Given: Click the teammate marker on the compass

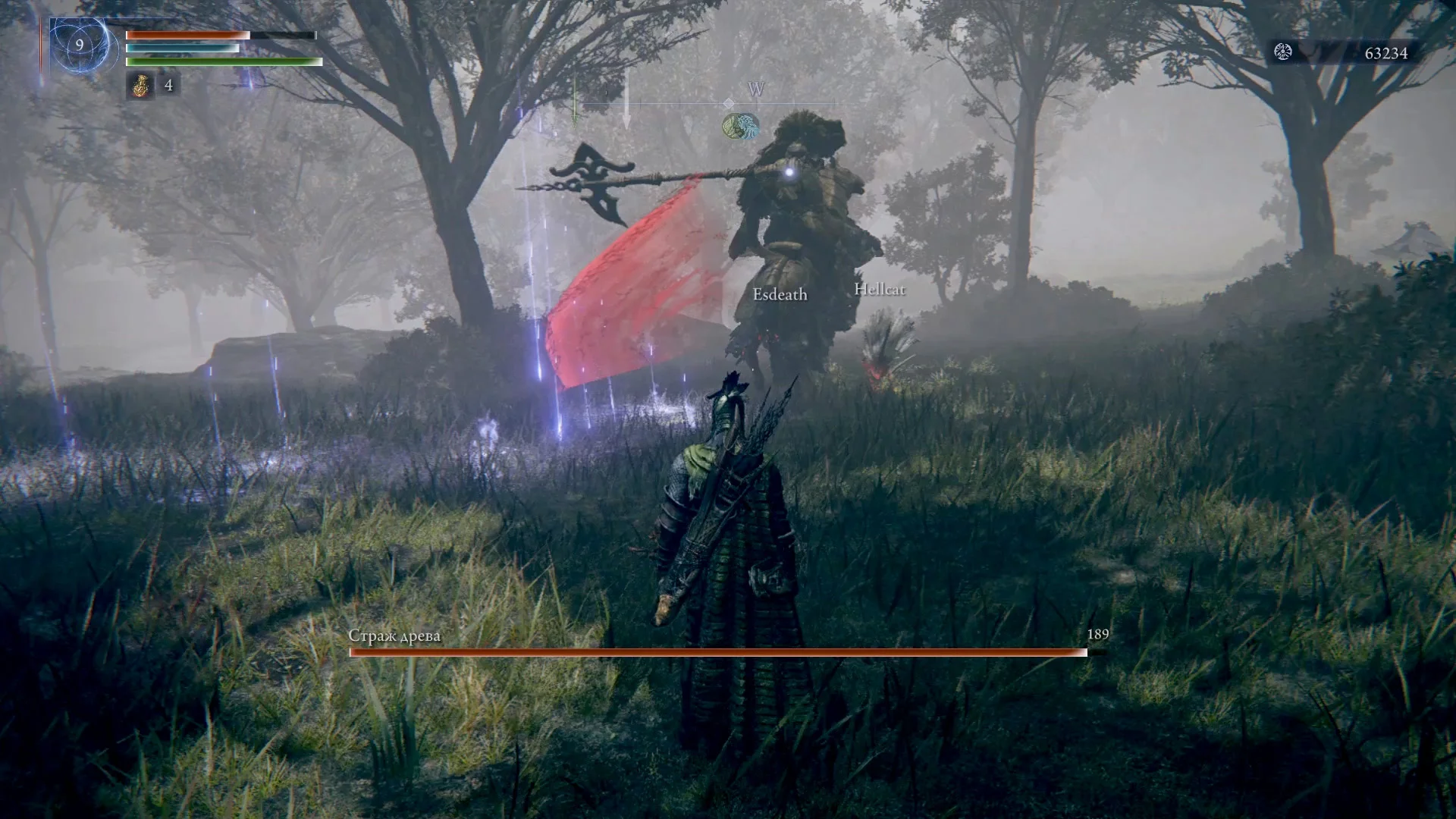Looking at the screenshot, I should pyautogui.click(x=741, y=127).
